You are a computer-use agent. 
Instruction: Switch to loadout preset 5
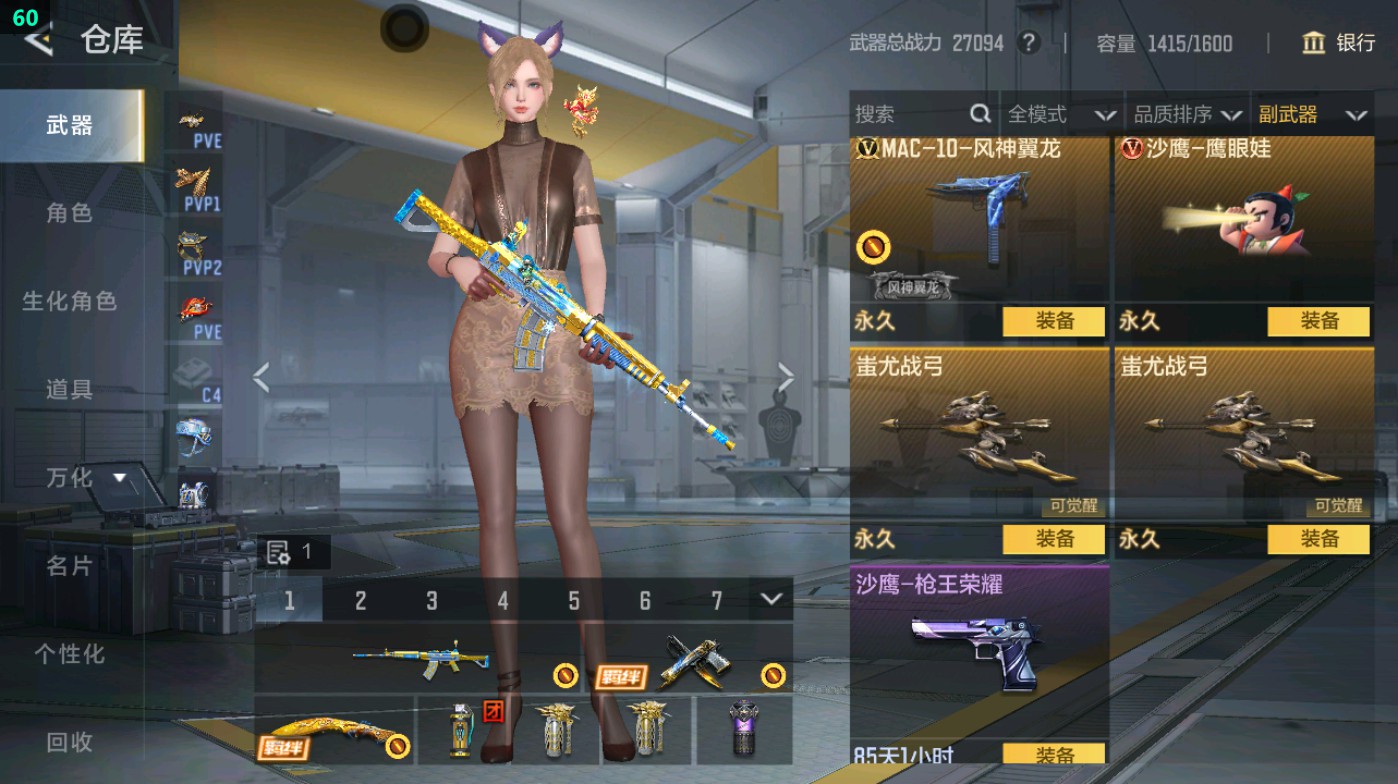click(x=574, y=601)
